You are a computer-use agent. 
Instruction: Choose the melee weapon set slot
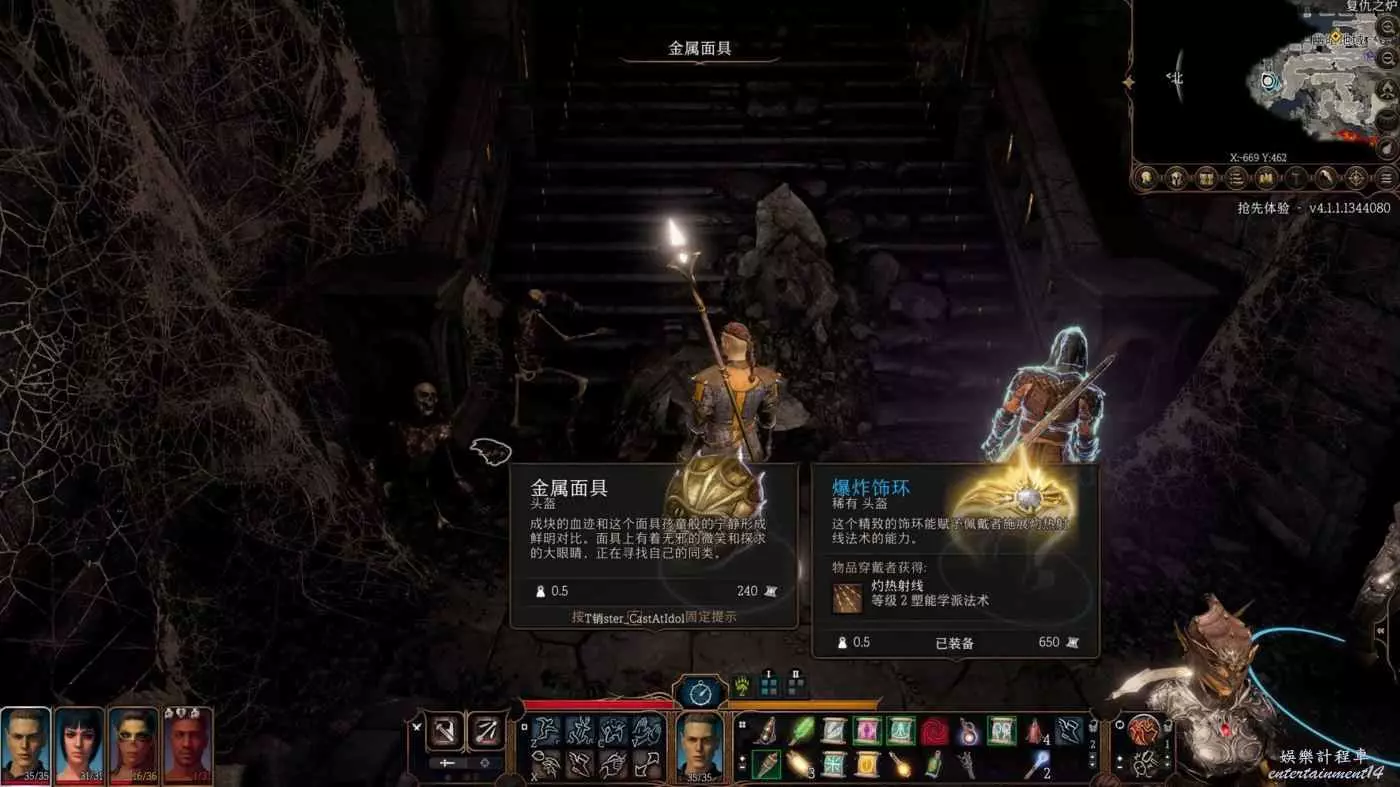point(445,731)
